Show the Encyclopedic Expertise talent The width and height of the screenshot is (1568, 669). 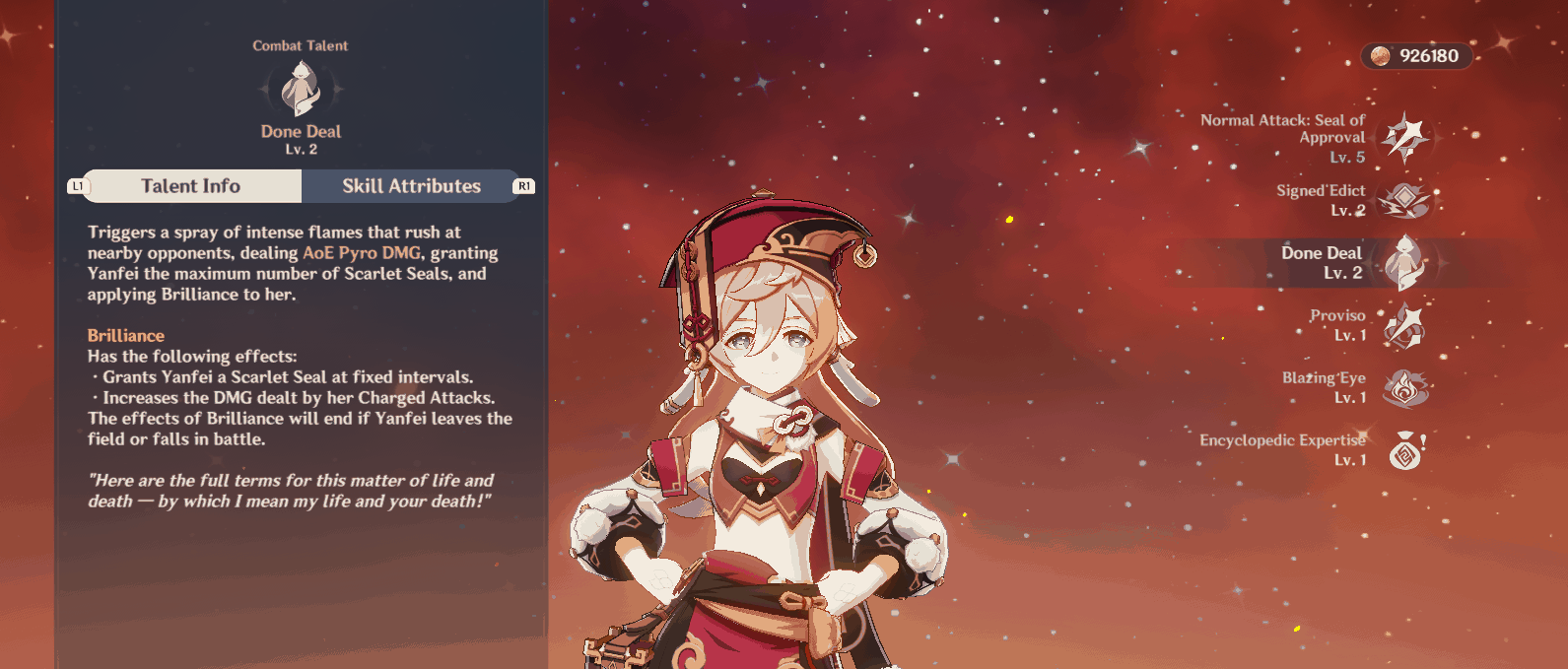tap(1404, 450)
